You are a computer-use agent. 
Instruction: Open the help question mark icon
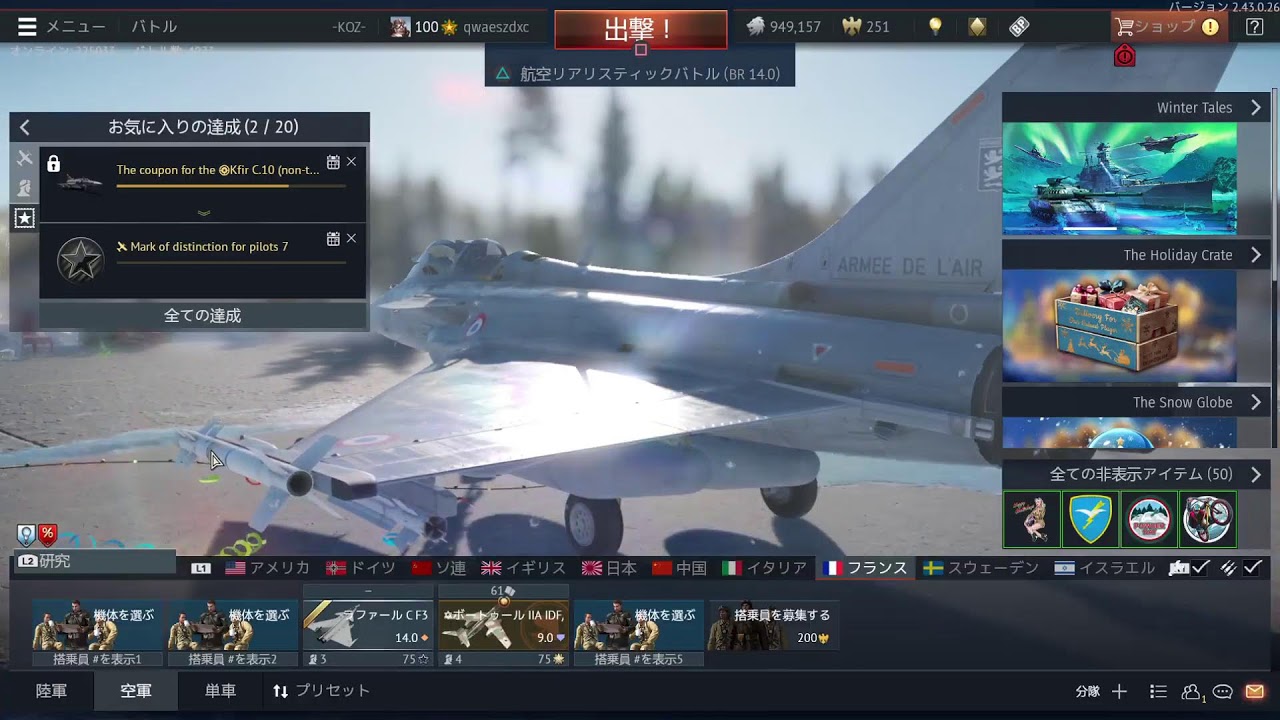click(1254, 27)
